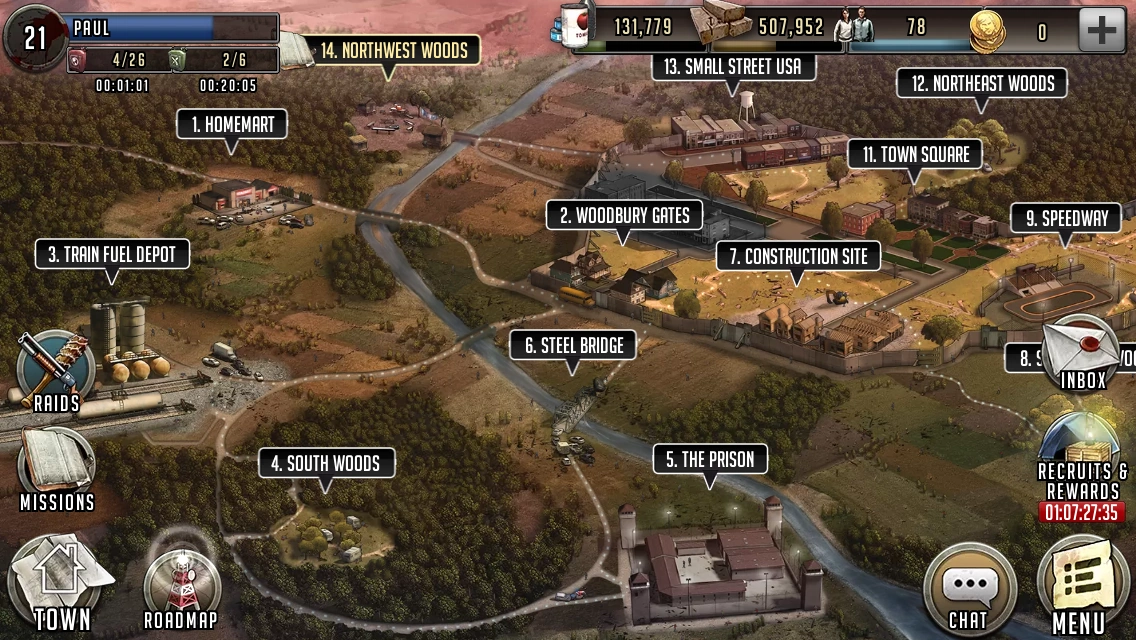Screen dimensions: 1136x640
Task: Go to Town
Action: [61, 586]
